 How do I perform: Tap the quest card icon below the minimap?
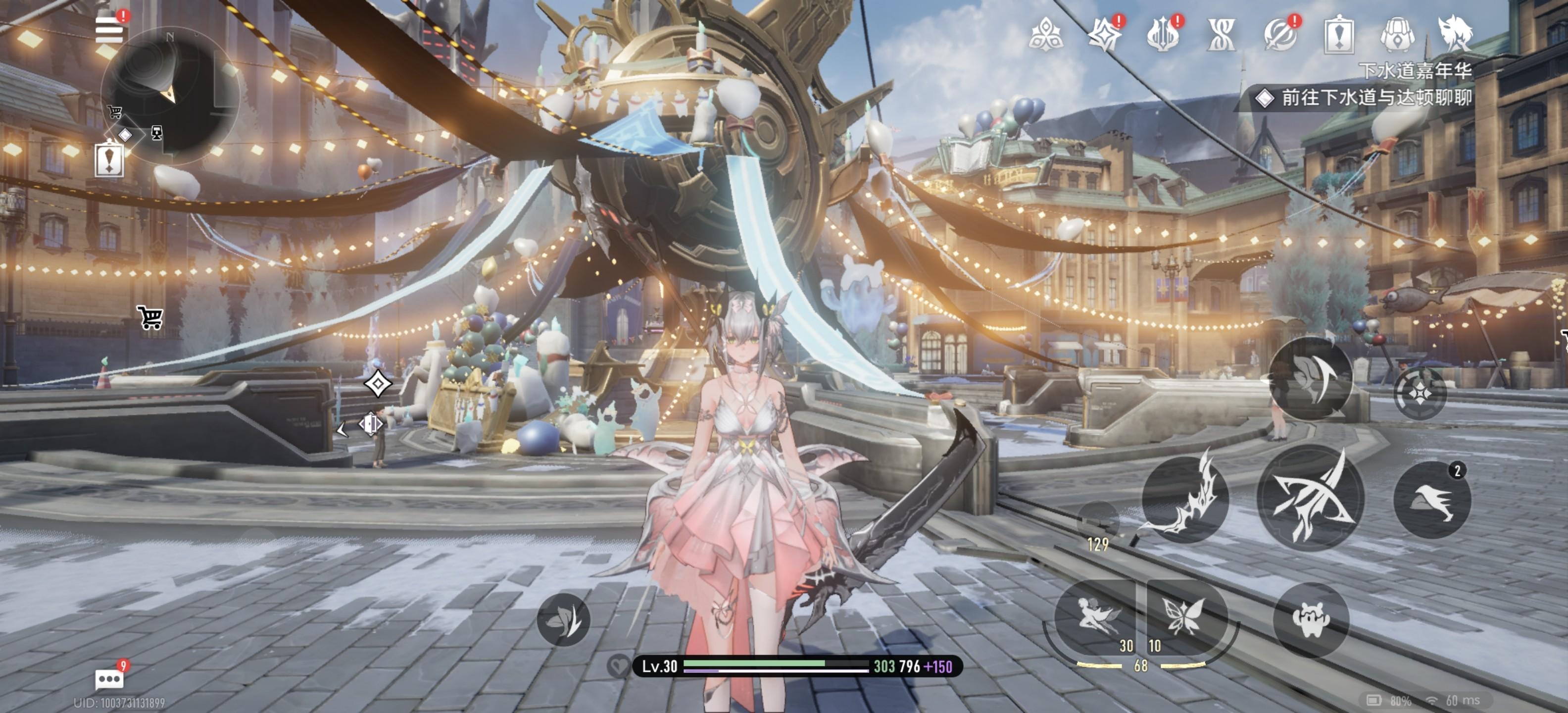(109, 159)
